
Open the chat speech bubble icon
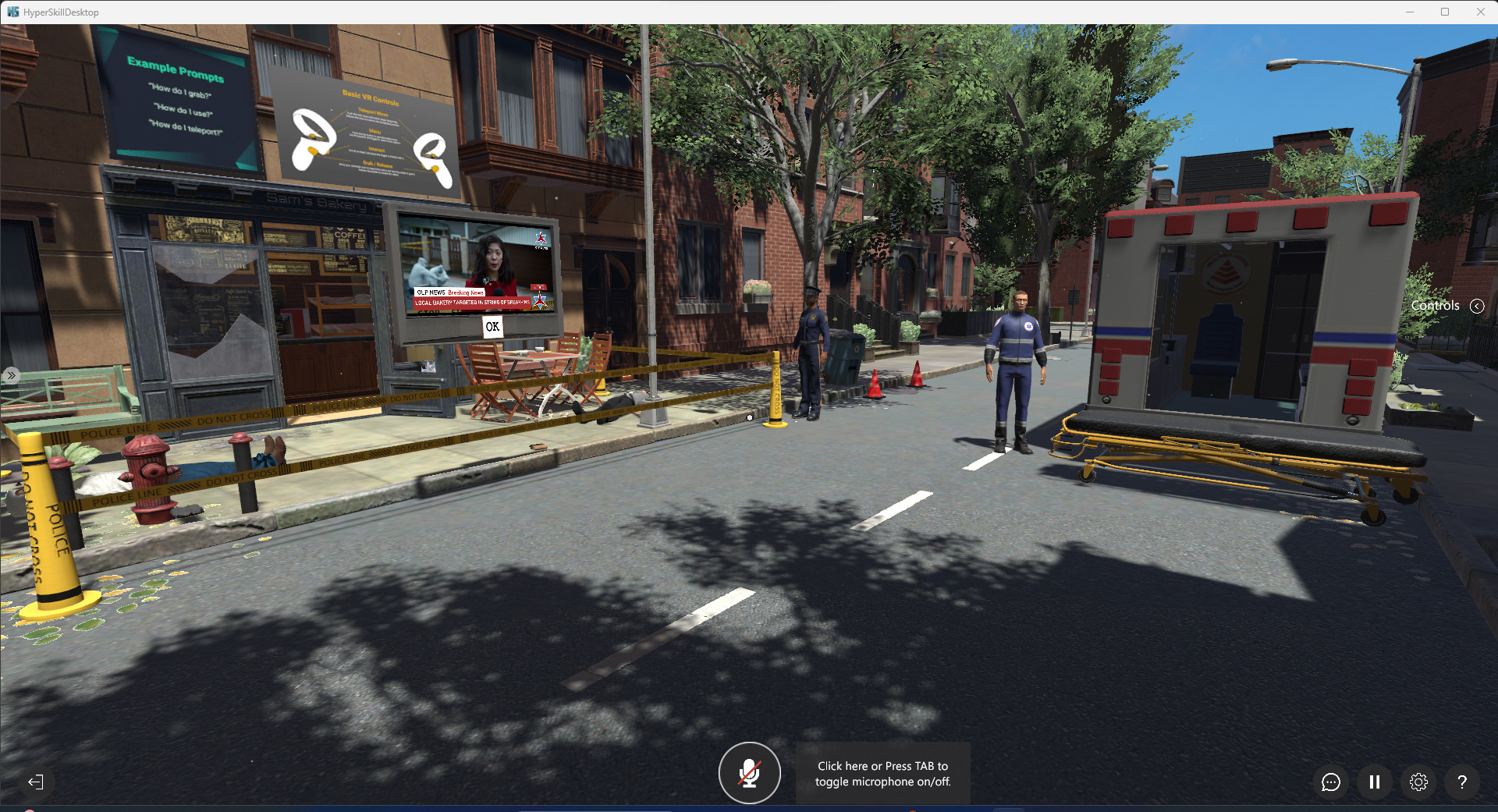point(1331,782)
